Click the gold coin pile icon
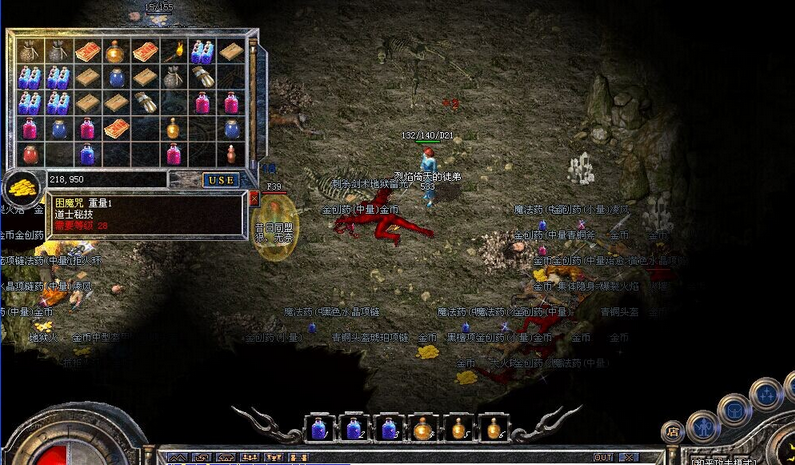The width and height of the screenshot is (795, 465). 20,189
